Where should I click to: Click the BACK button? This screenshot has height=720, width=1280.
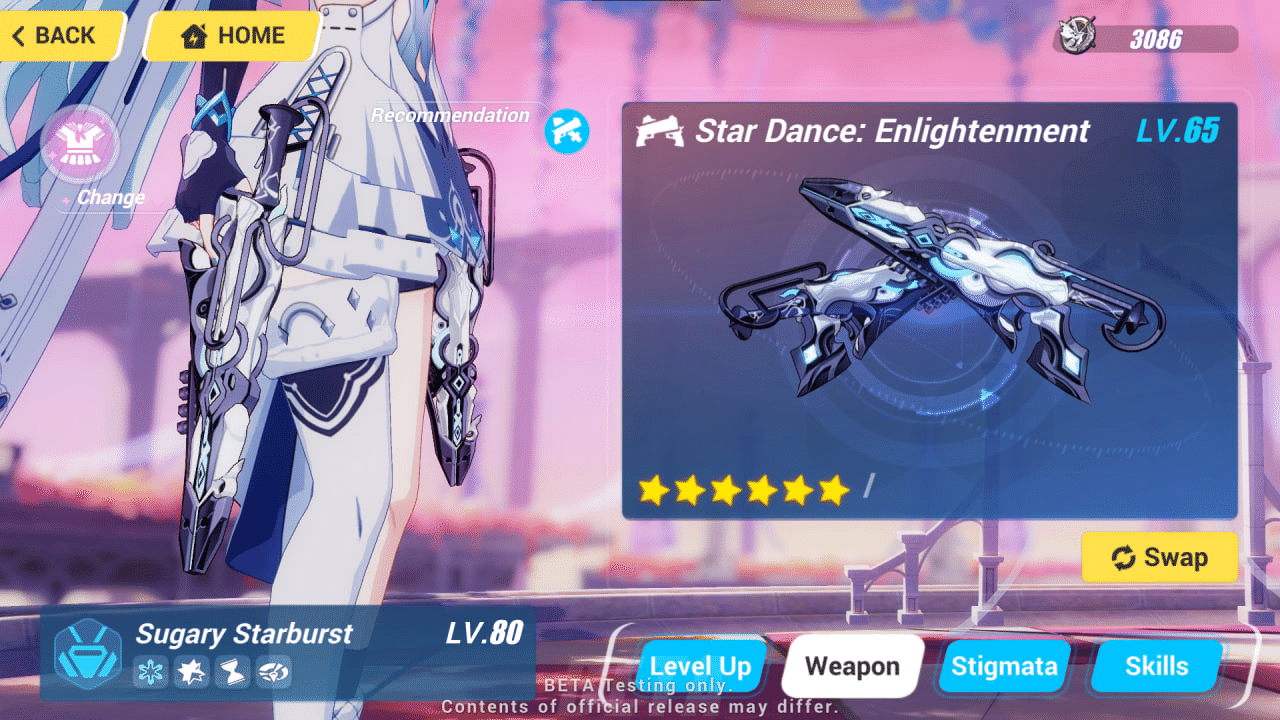tap(55, 36)
